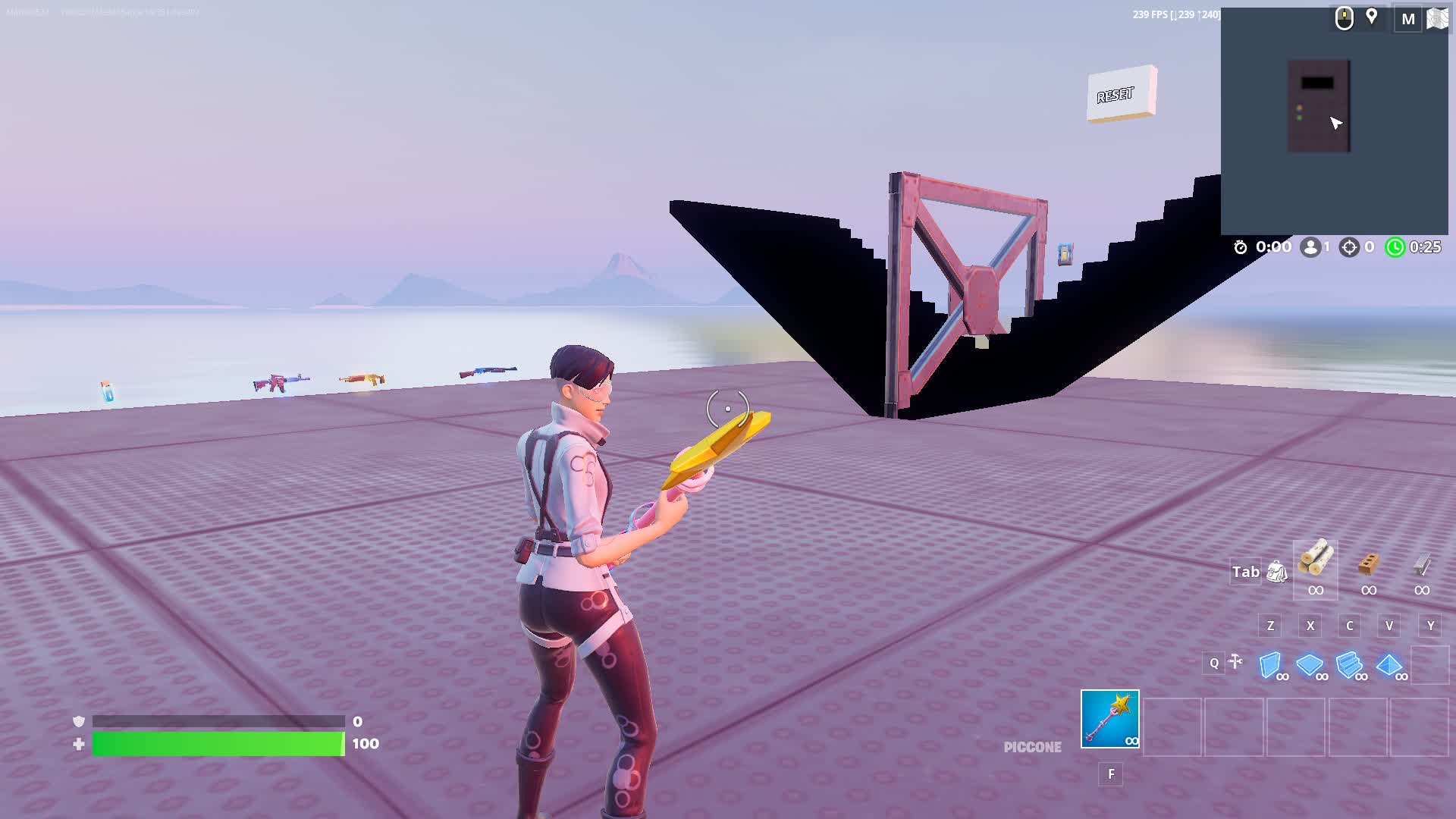1456x819 pixels.
Task: Select the brick building material icon
Action: (x=1369, y=567)
